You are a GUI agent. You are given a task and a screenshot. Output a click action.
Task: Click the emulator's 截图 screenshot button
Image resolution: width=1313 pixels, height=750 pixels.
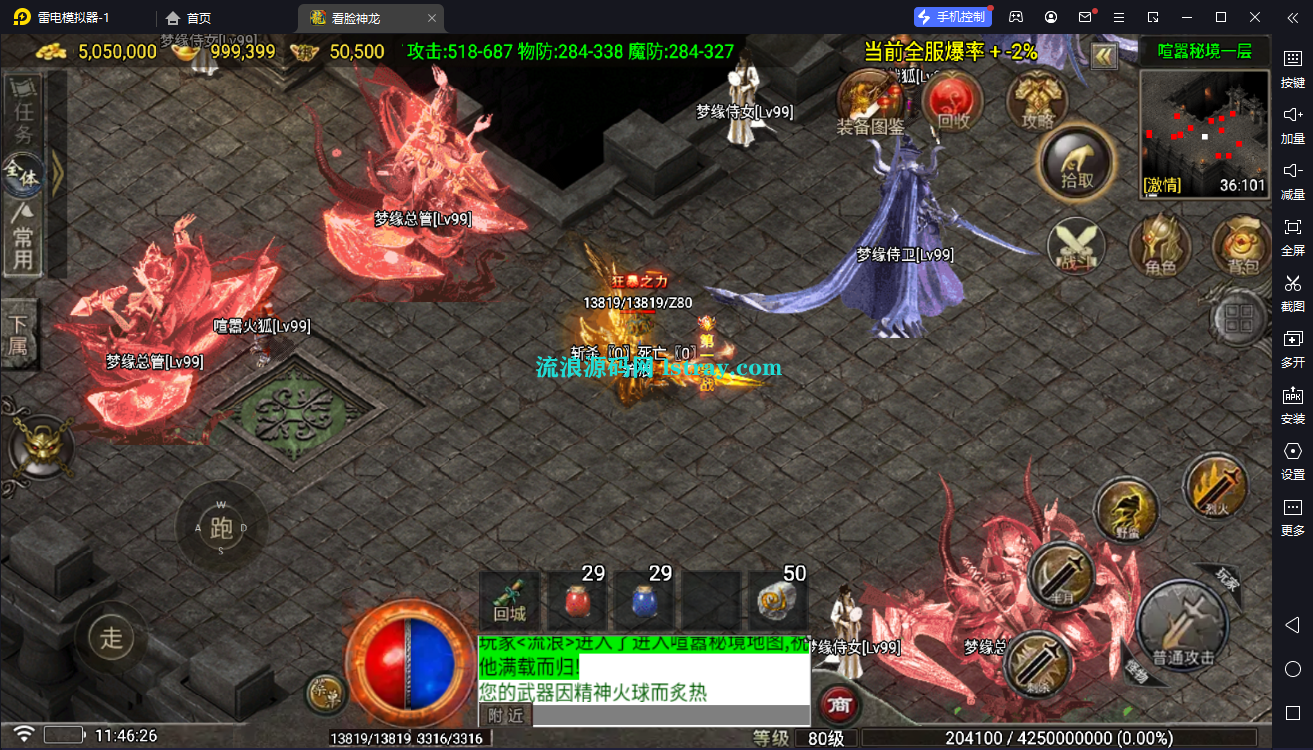[1292, 291]
